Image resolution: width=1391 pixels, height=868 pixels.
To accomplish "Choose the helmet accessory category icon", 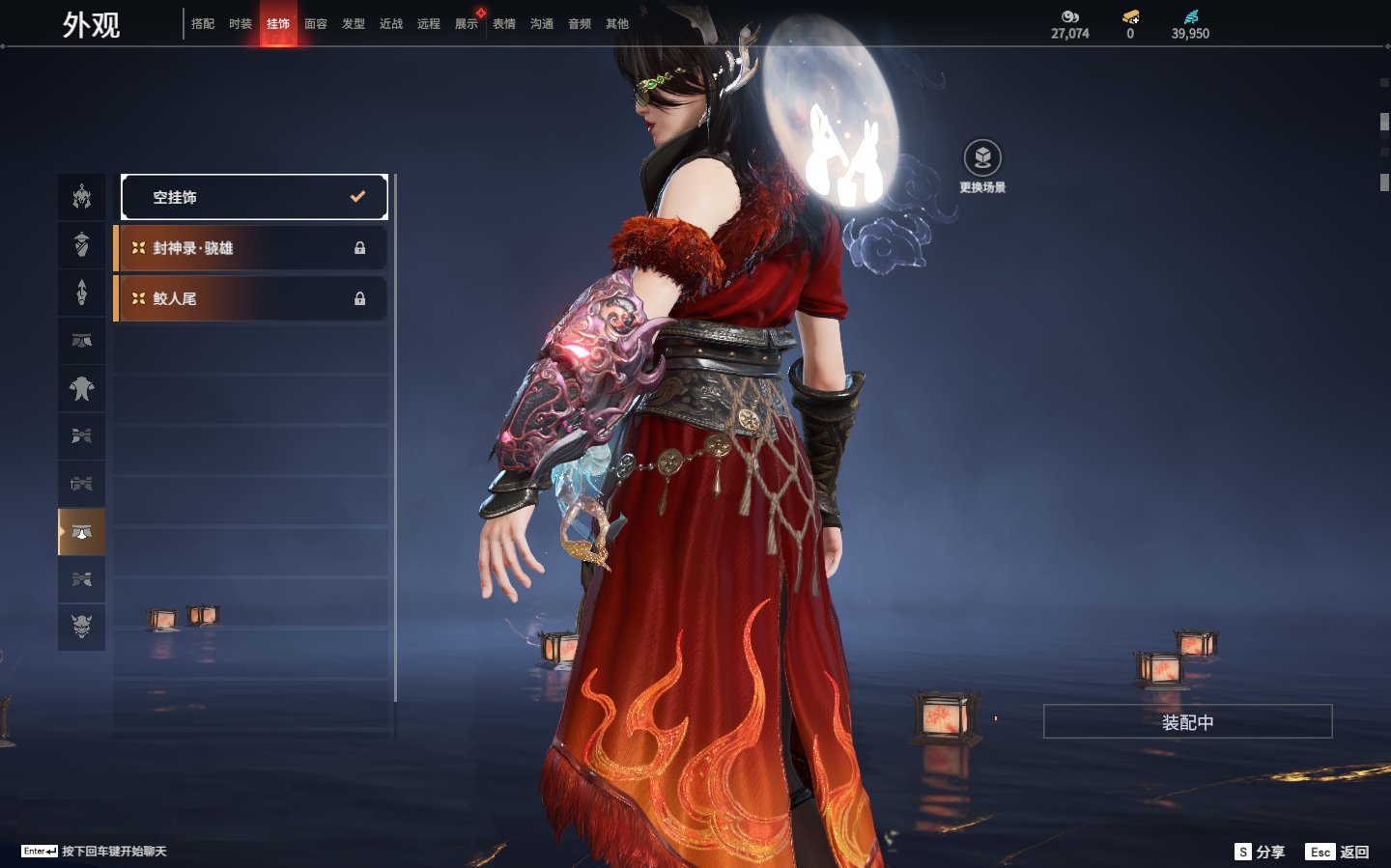I will [82, 197].
